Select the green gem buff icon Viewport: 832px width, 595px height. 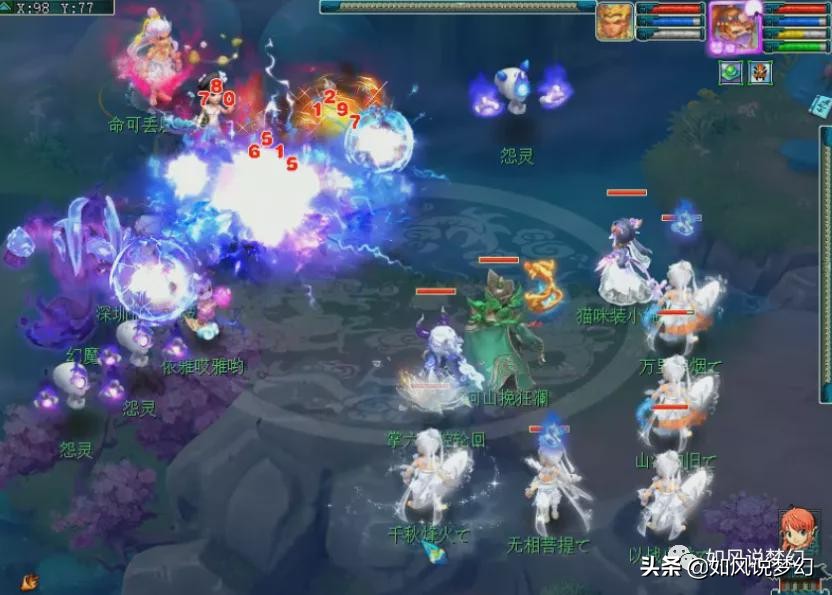tap(731, 73)
